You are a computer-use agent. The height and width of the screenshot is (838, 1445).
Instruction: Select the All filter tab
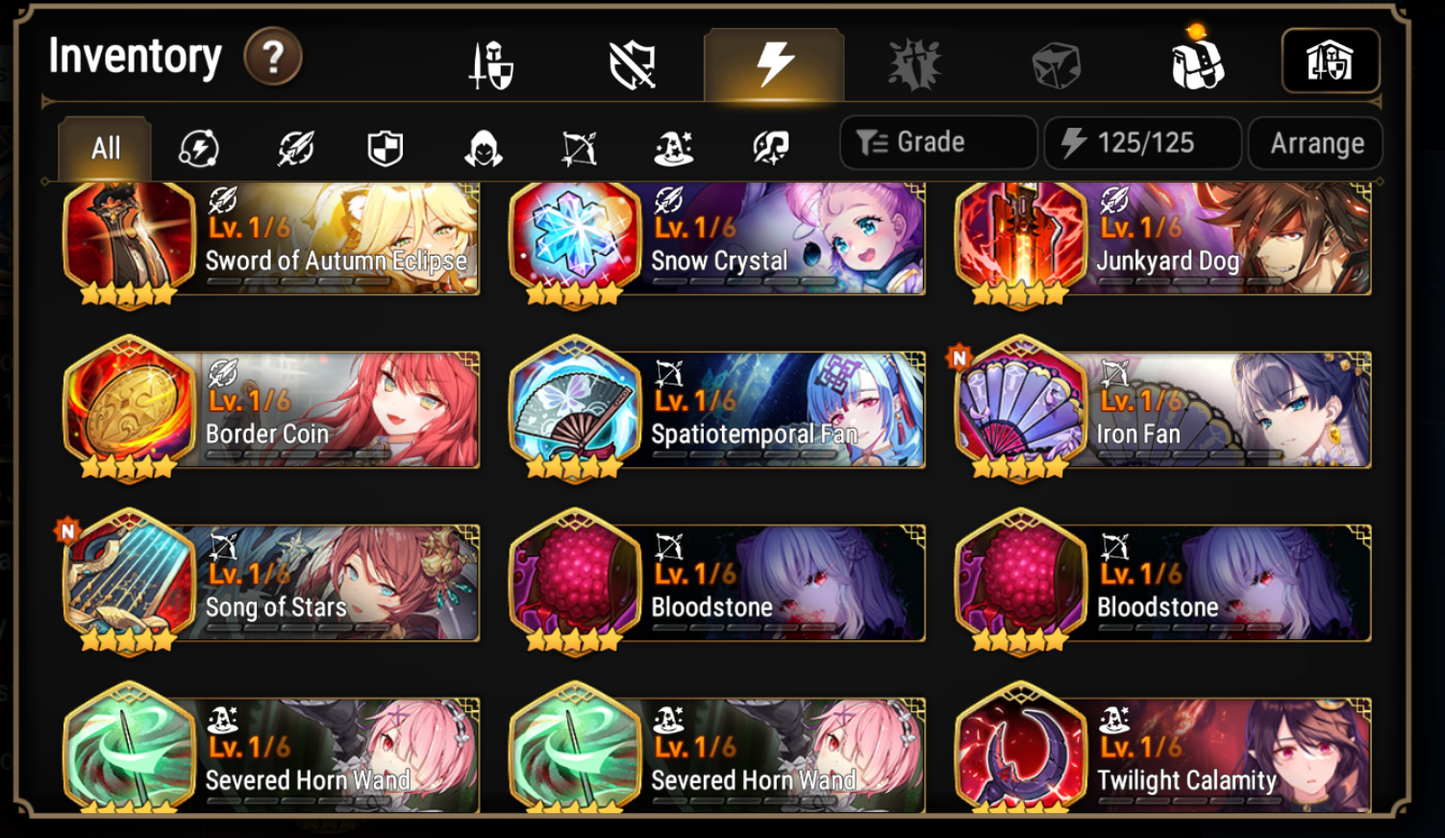(x=104, y=147)
